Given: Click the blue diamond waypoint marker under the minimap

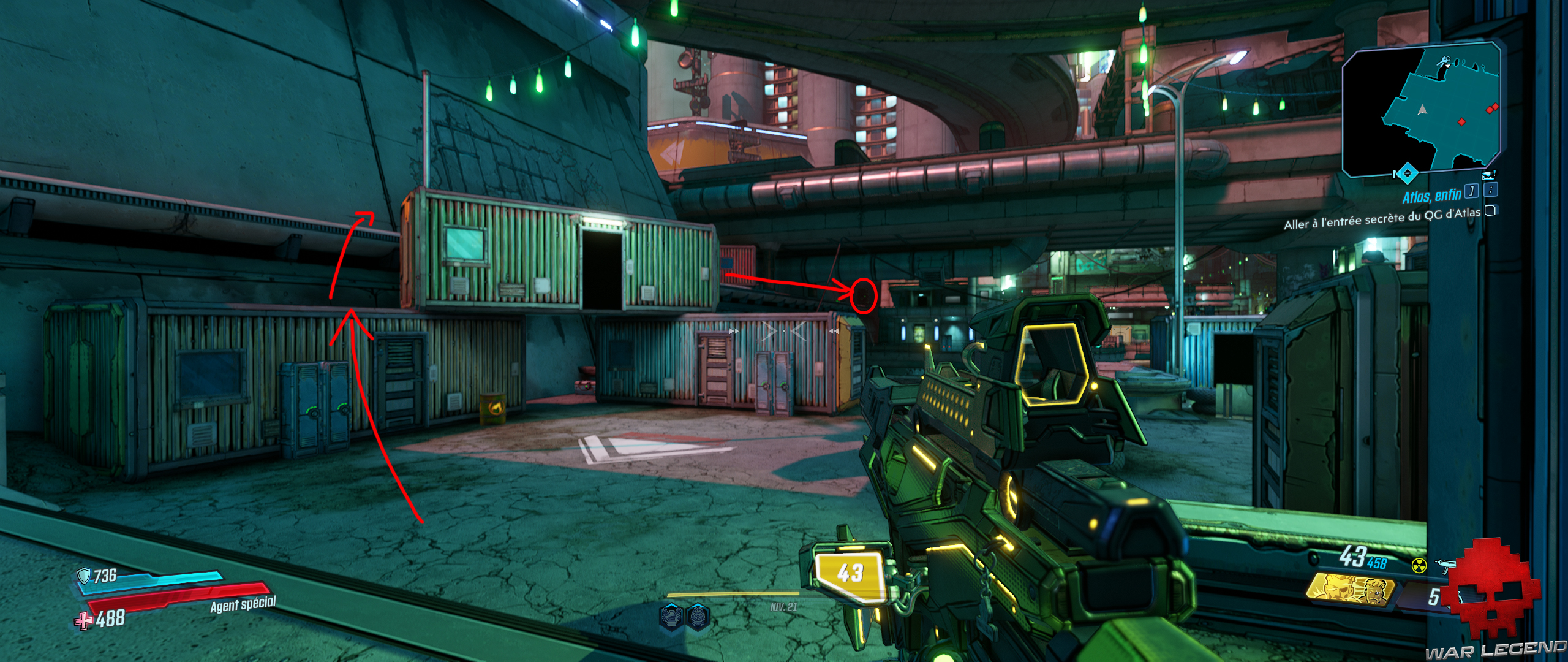Looking at the screenshot, I should point(1408,172).
